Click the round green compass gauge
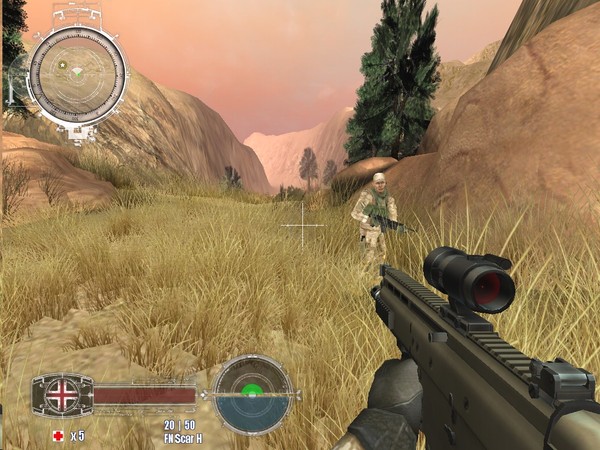Image resolution: width=600 pixels, height=450 pixels. coord(252,394)
